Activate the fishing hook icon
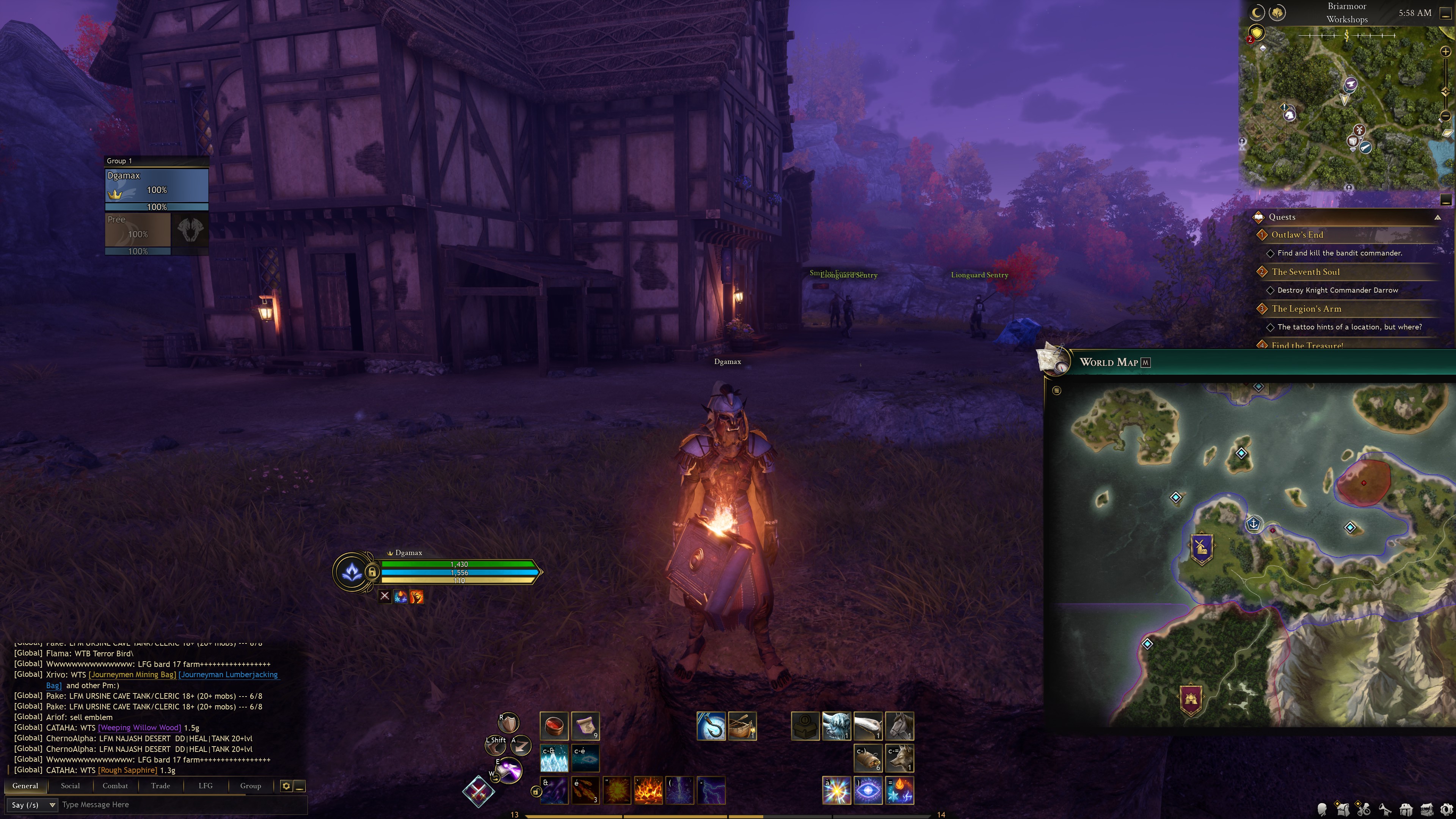This screenshot has width=1456, height=819. click(x=711, y=726)
